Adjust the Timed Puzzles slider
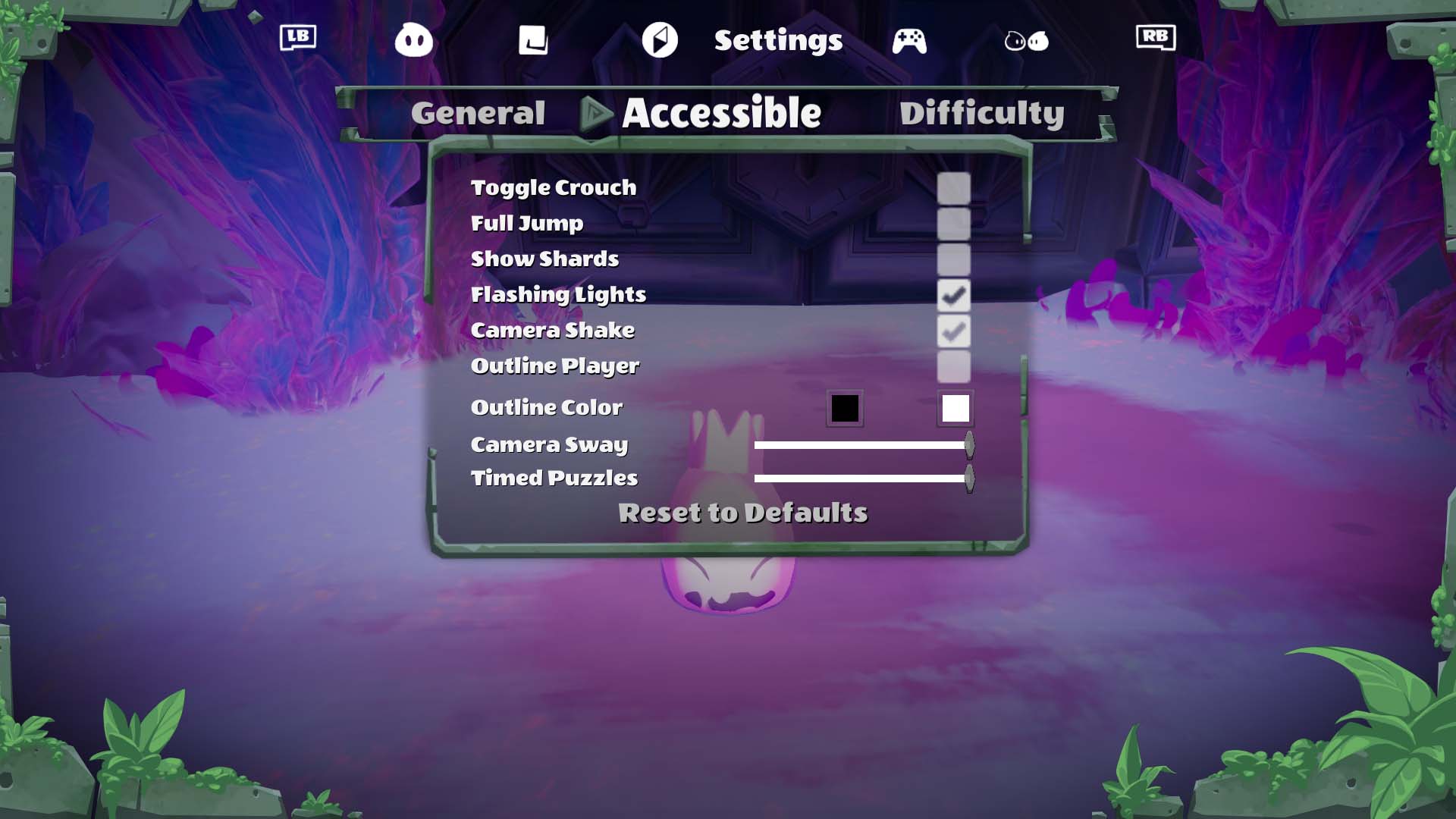Image resolution: width=1456 pixels, height=819 pixels. coord(861,479)
